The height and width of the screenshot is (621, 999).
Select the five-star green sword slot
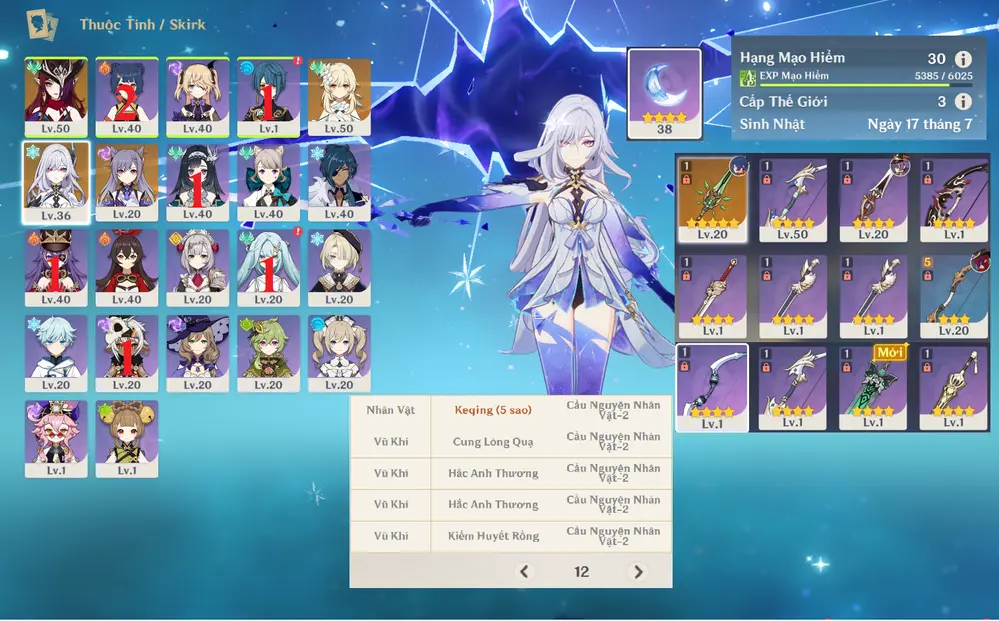click(712, 198)
